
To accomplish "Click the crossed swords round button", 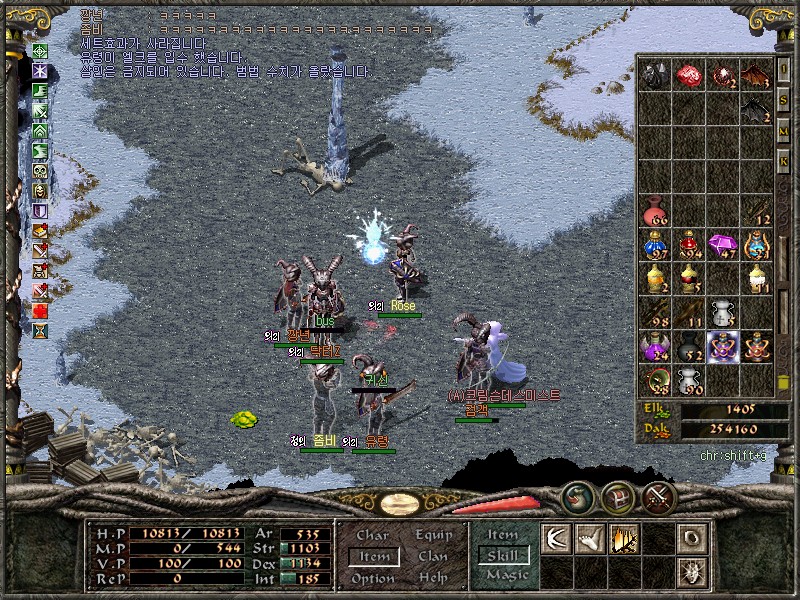I will (x=658, y=496).
